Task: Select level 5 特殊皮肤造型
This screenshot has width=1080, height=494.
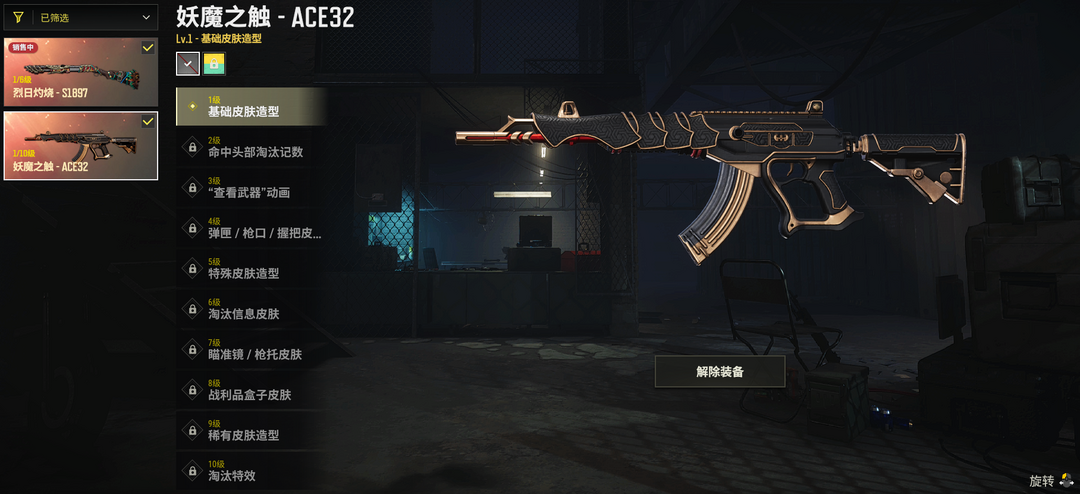Action: click(251, 268)
